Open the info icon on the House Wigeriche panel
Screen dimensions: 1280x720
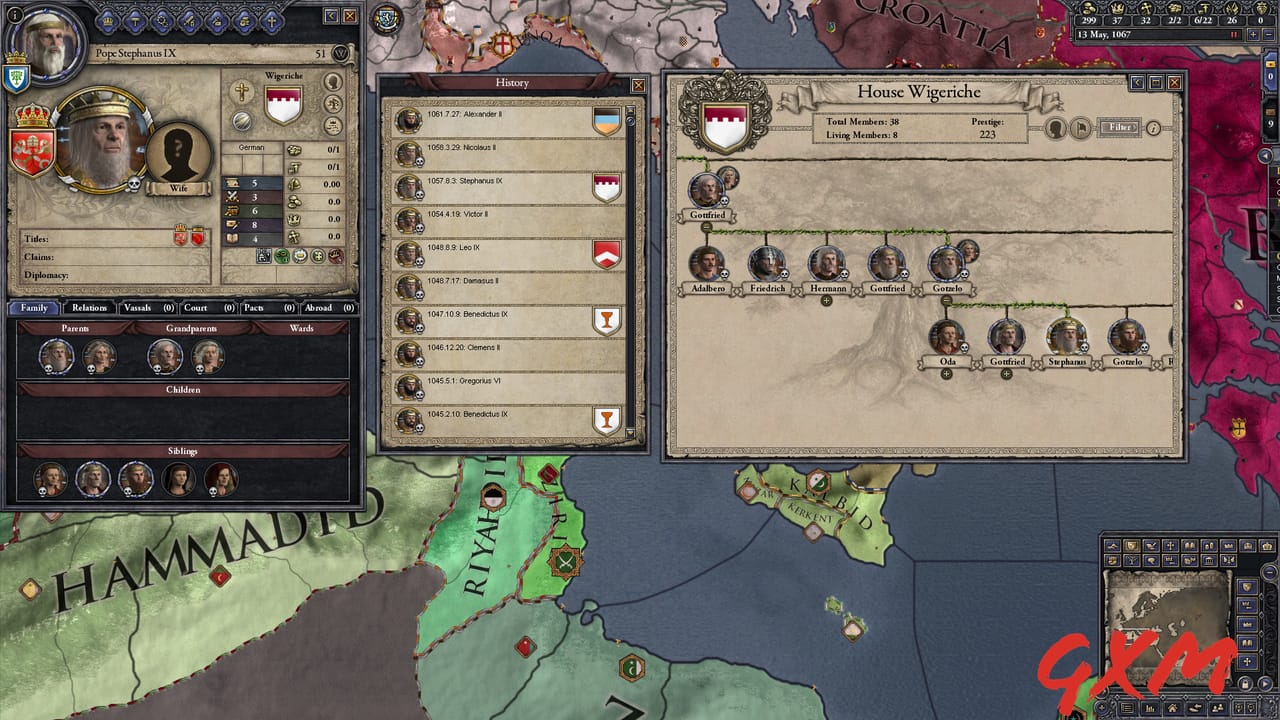(1154, 129)
